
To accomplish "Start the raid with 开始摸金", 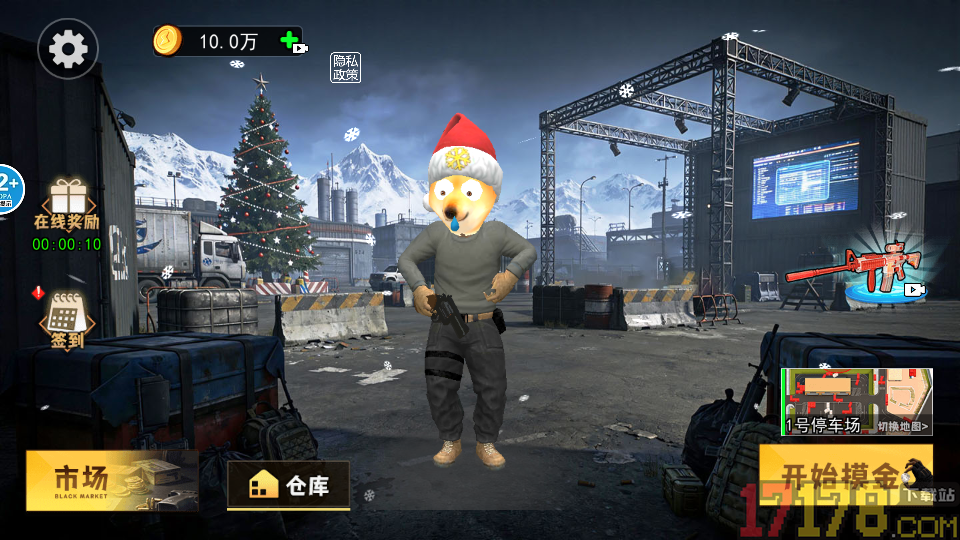I will [843, 475].
